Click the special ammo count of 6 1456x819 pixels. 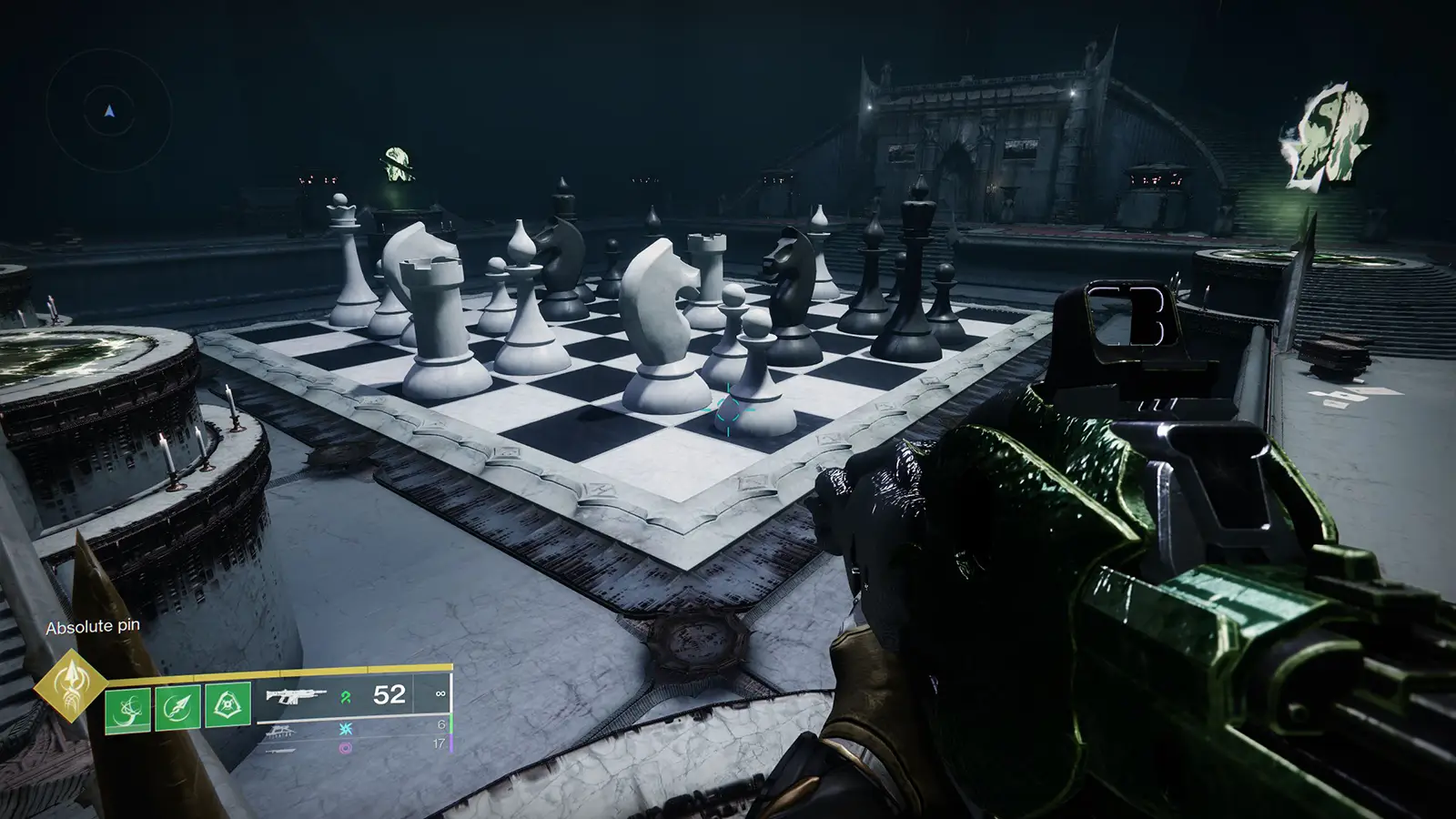tap(441, 723)
